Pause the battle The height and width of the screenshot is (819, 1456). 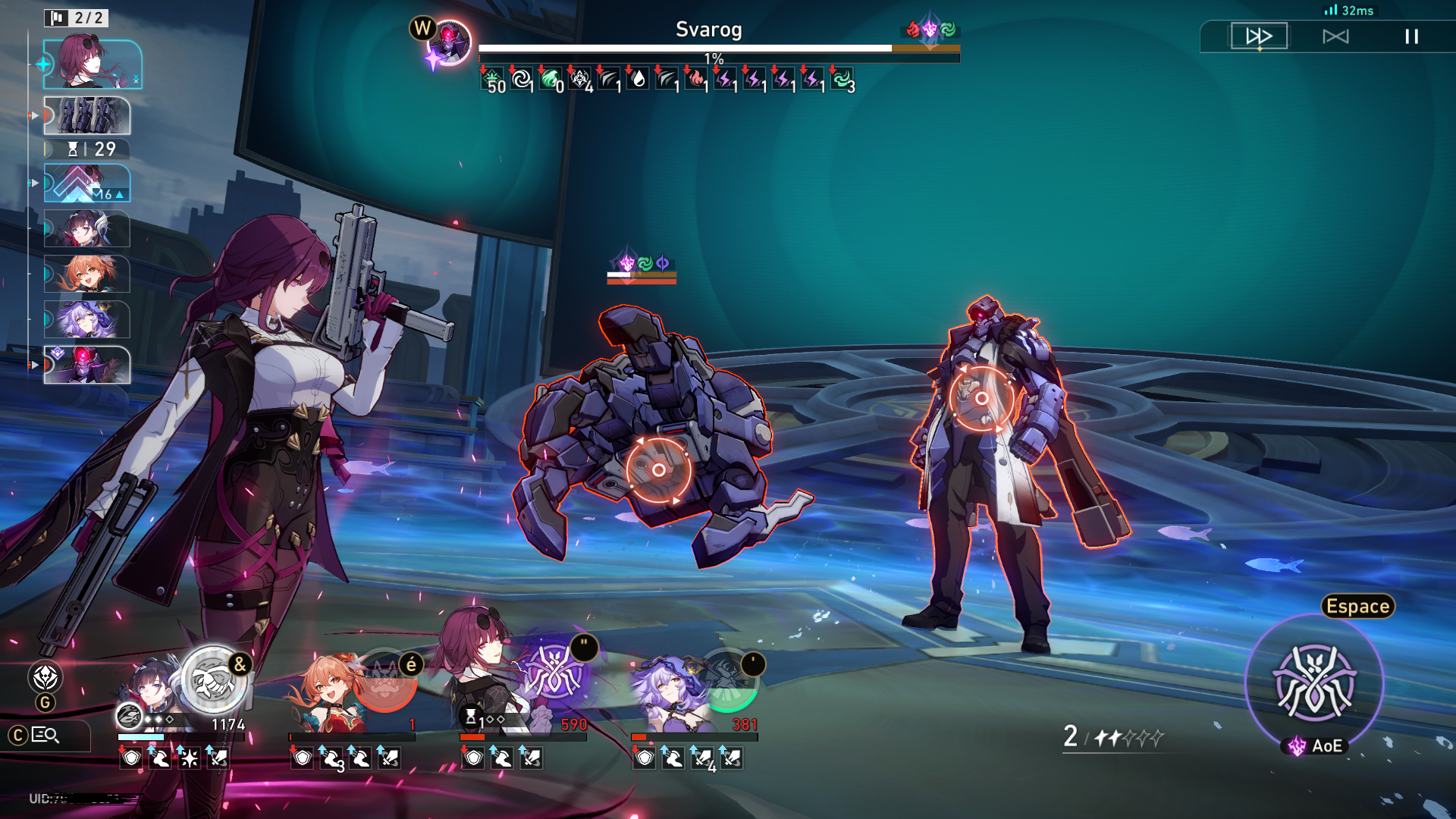1411,36
